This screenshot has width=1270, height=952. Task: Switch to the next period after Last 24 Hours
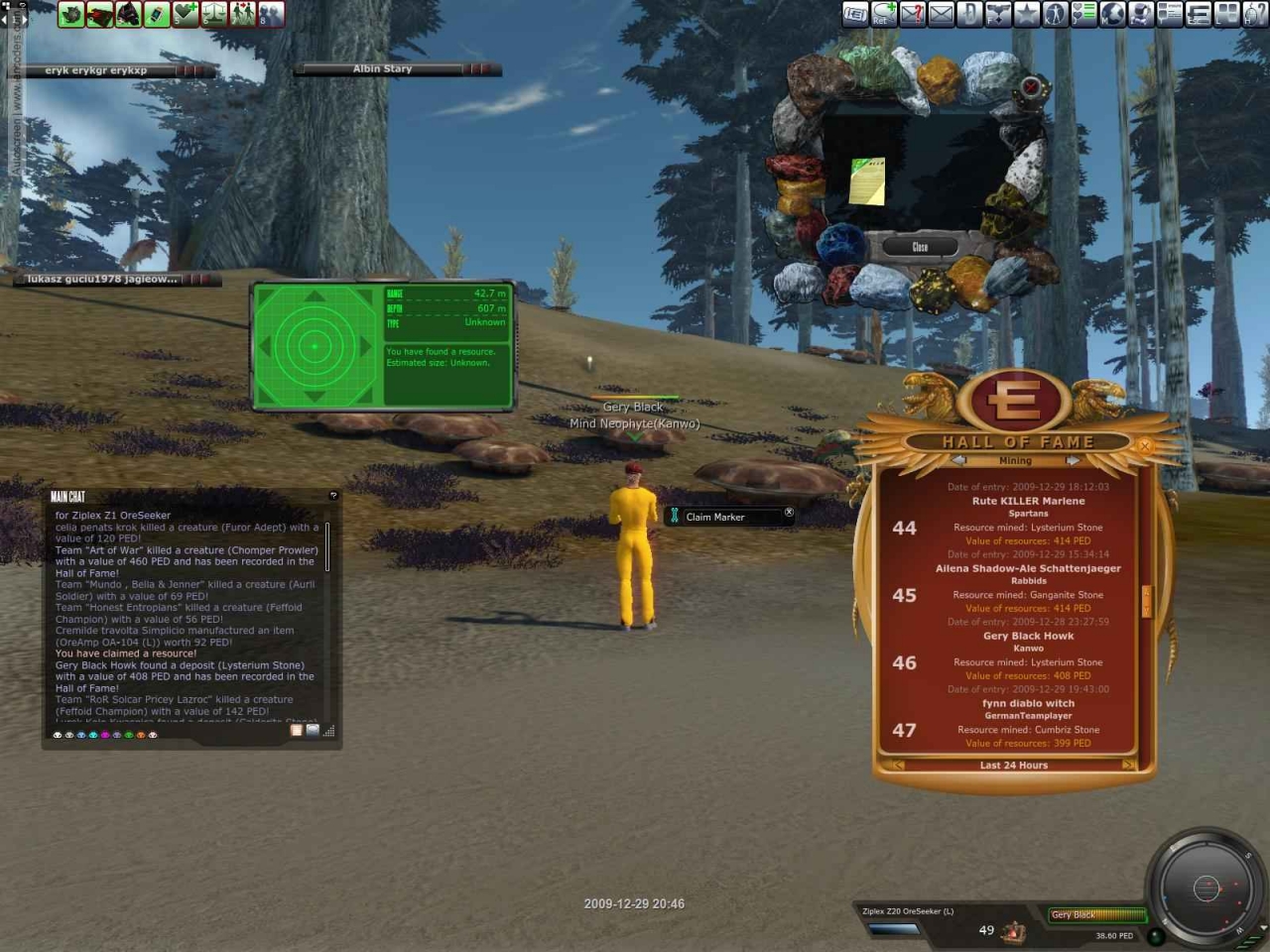coord(1128,766)
